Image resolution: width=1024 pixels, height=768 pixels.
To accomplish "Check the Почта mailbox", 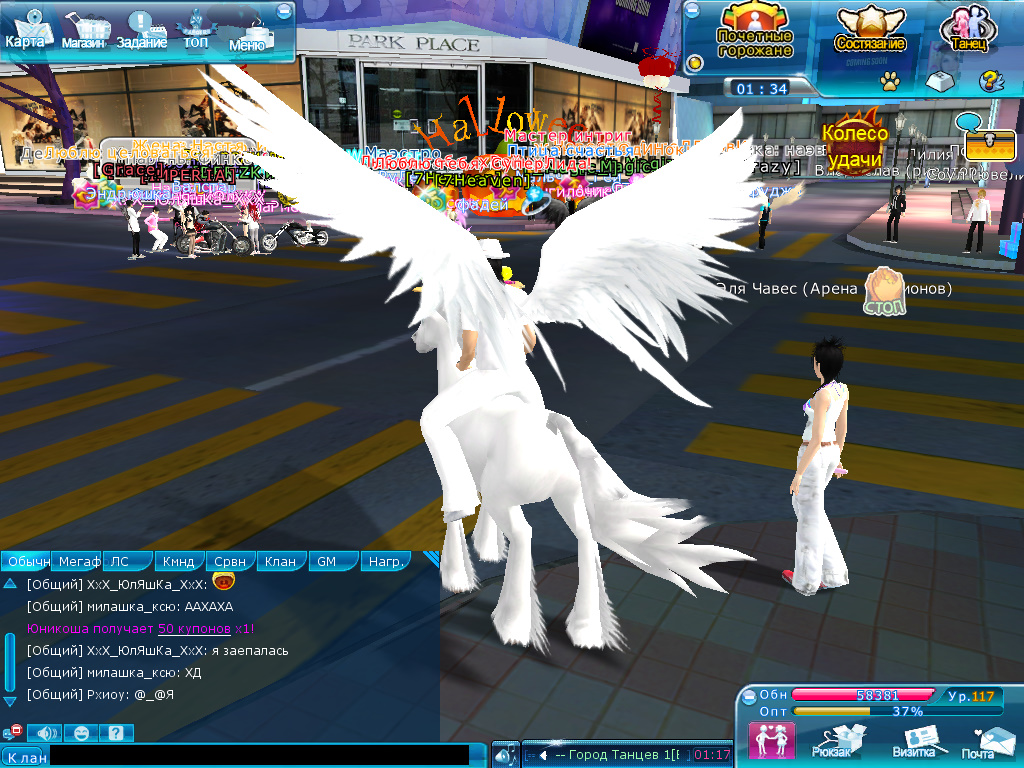I will click(980, 741).
